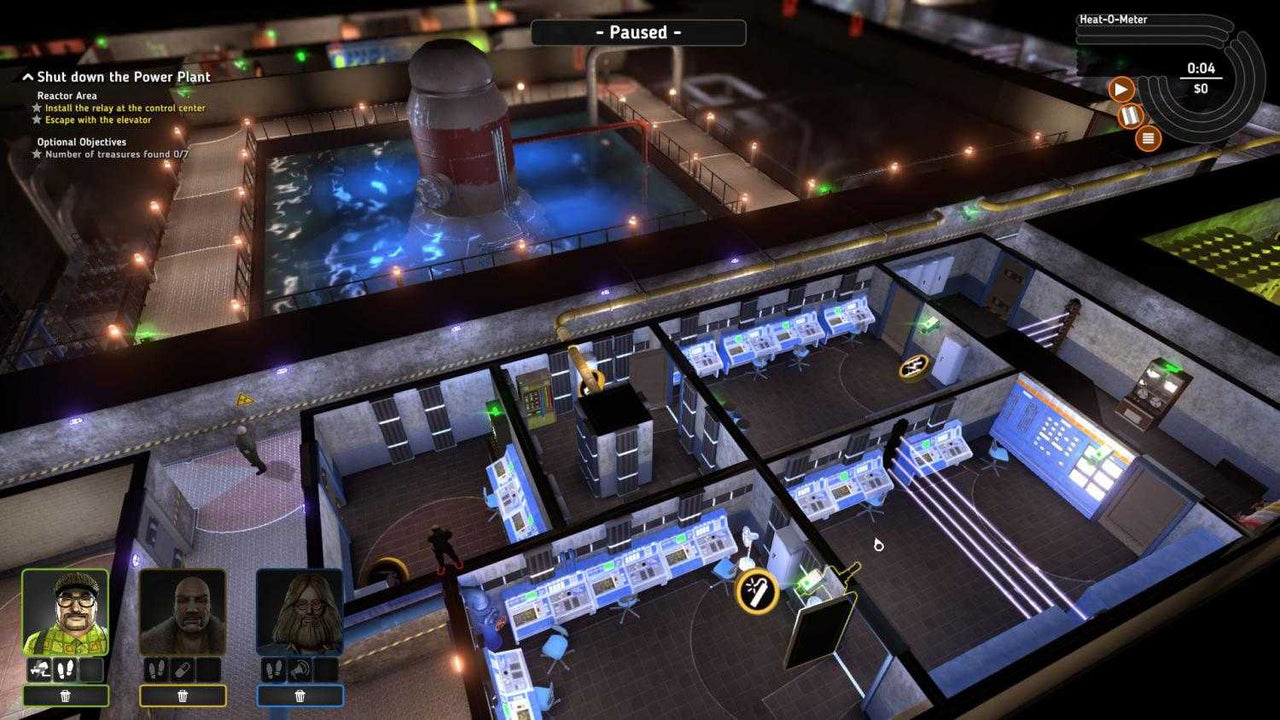
Task: Discard the first crew member with the trash button
Action: (65, 696)
